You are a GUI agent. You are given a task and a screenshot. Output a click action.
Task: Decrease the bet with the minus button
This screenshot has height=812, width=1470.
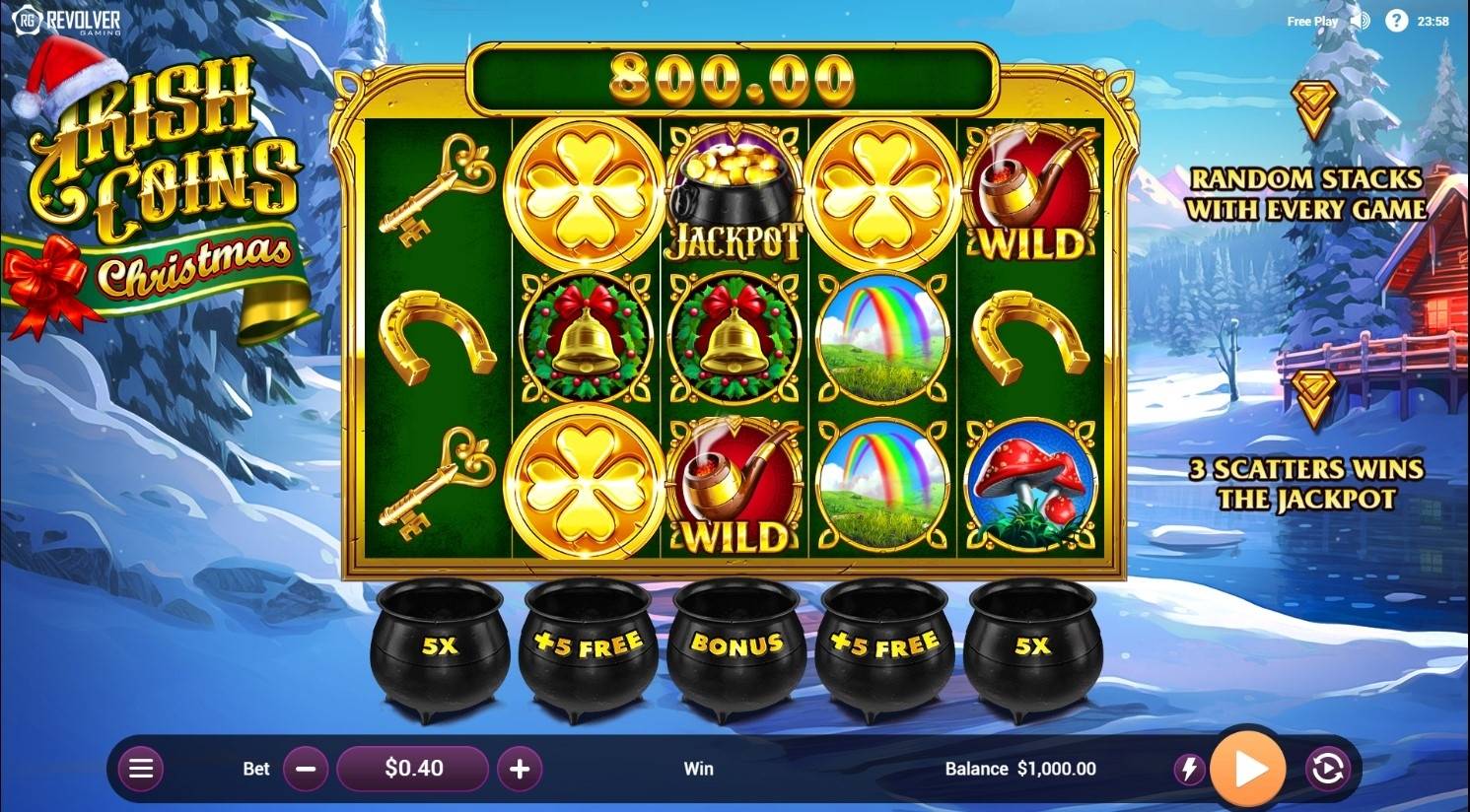point(306,769)
